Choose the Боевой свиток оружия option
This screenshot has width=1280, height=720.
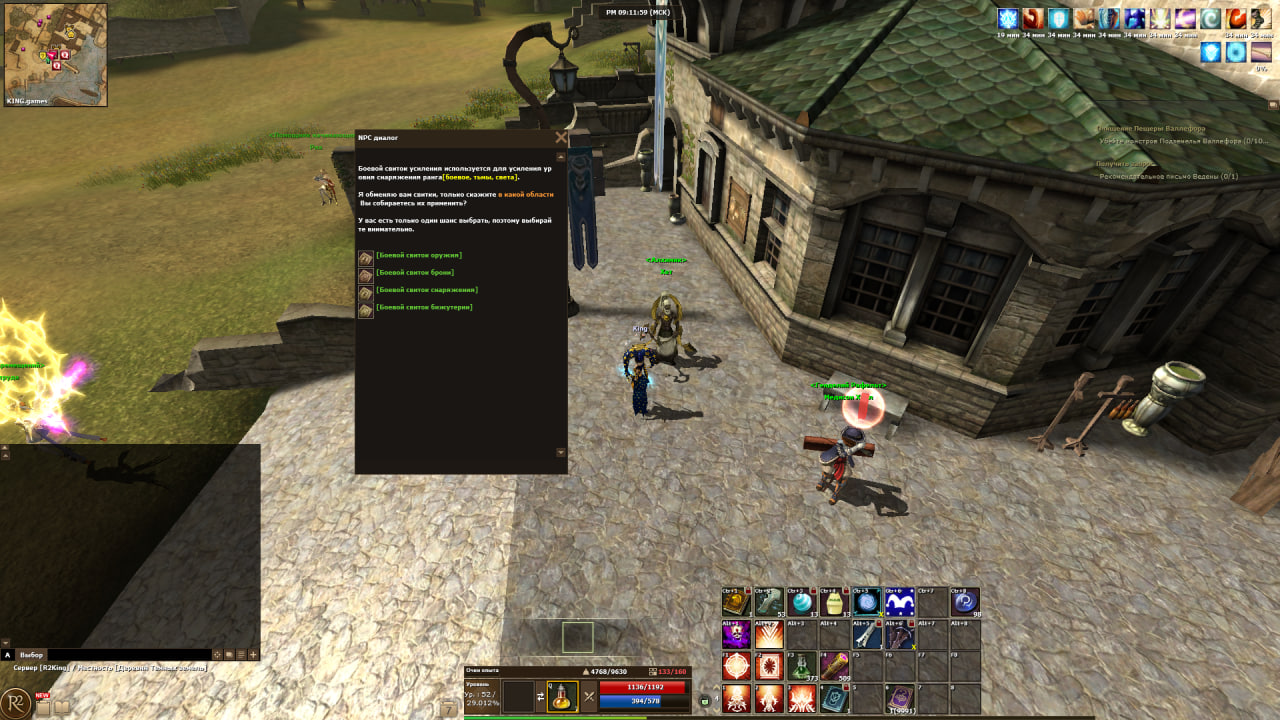tap(419, 256)
